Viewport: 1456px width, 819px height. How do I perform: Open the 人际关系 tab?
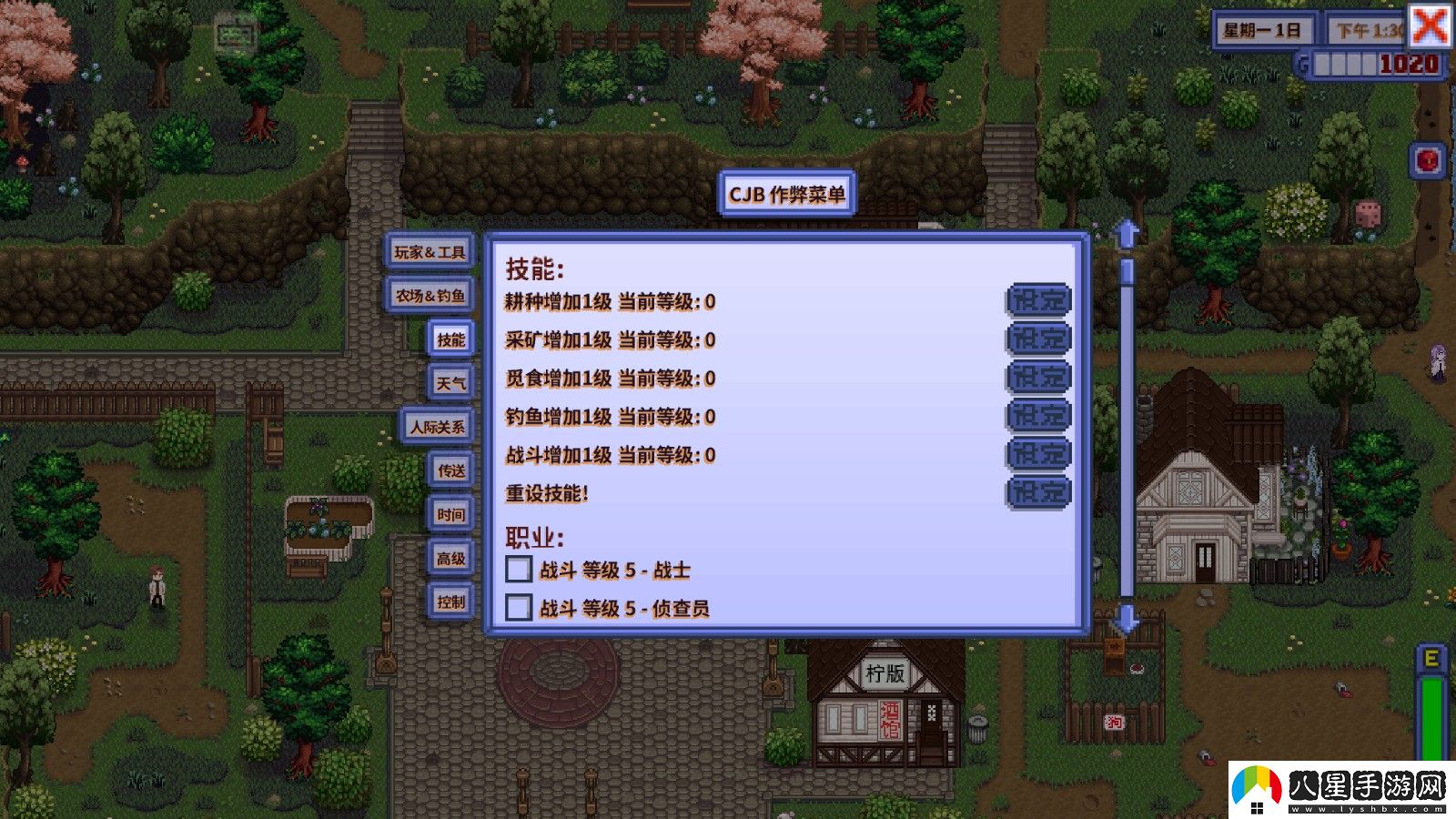point(437,427)
